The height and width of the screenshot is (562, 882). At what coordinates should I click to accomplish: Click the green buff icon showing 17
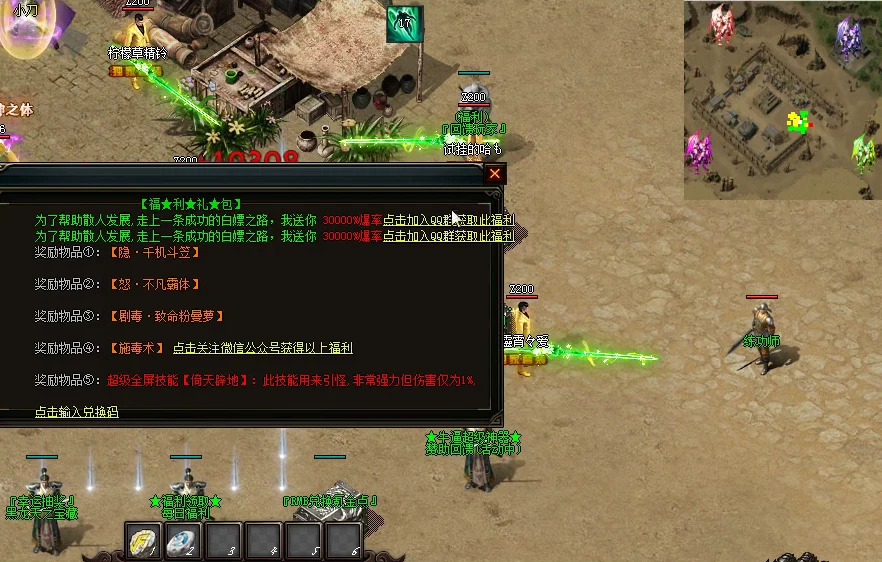tap(405, 23)
